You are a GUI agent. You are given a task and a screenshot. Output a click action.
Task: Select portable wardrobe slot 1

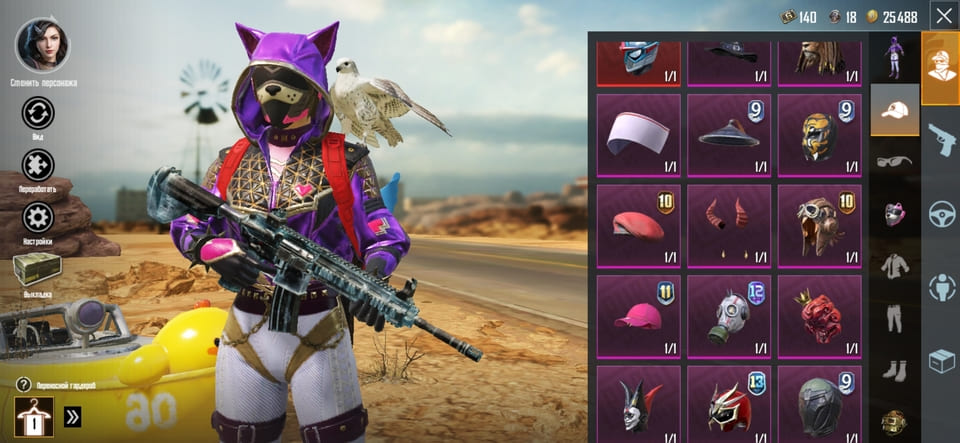(x=35, y=417)
